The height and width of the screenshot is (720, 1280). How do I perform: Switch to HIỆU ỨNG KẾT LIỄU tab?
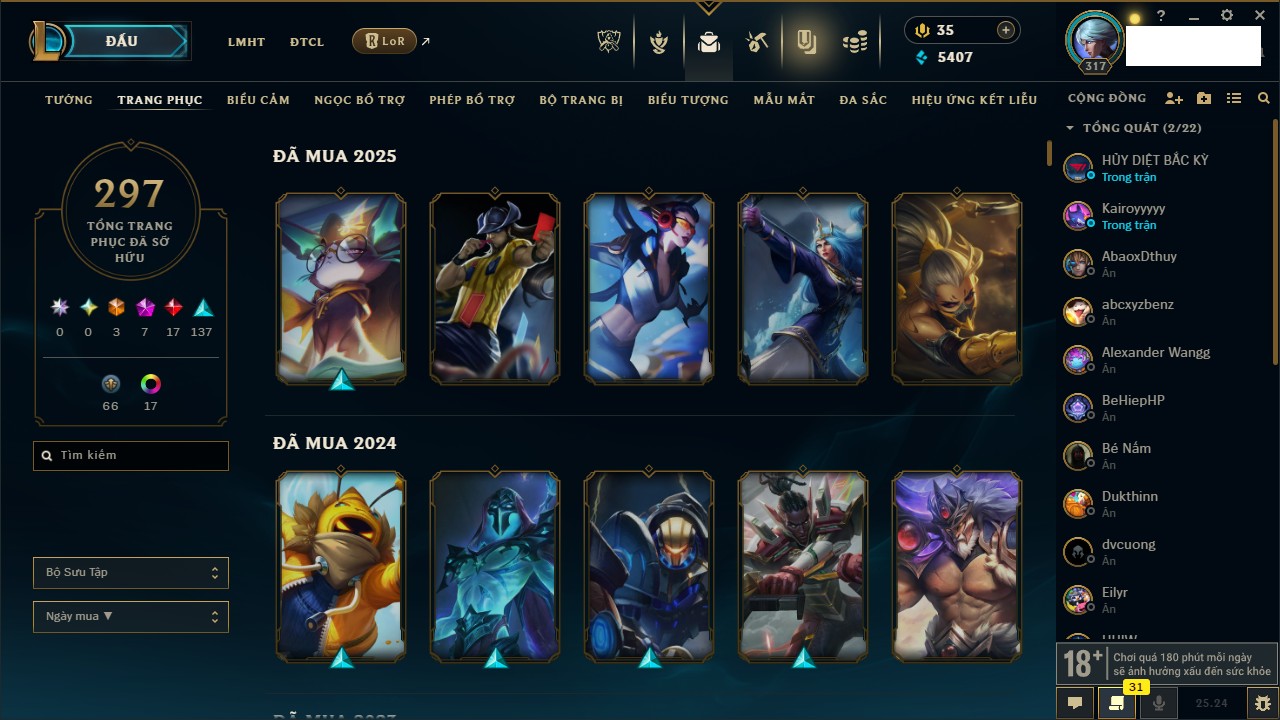pos(974,100)
